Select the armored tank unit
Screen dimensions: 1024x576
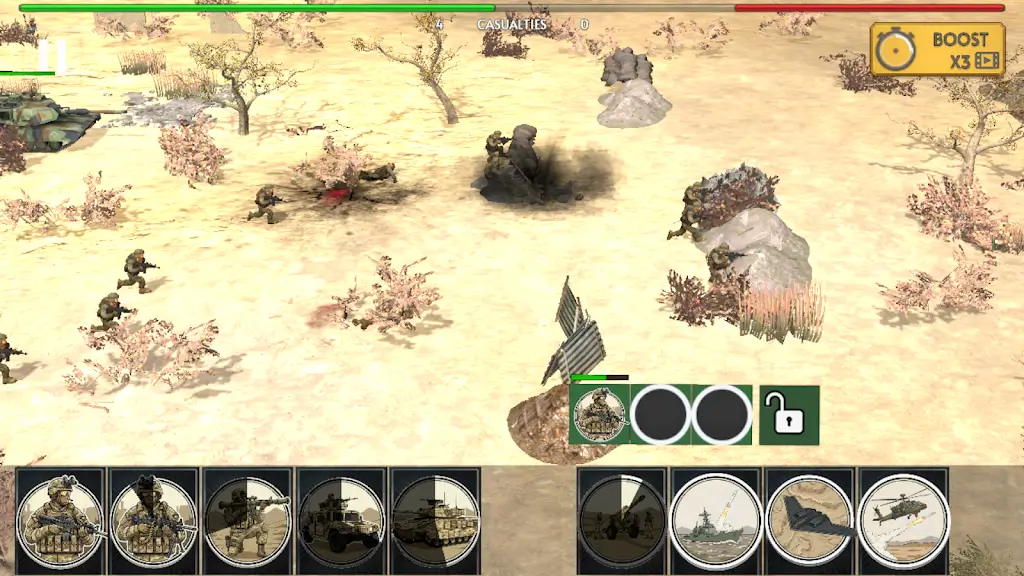[435, 520]
